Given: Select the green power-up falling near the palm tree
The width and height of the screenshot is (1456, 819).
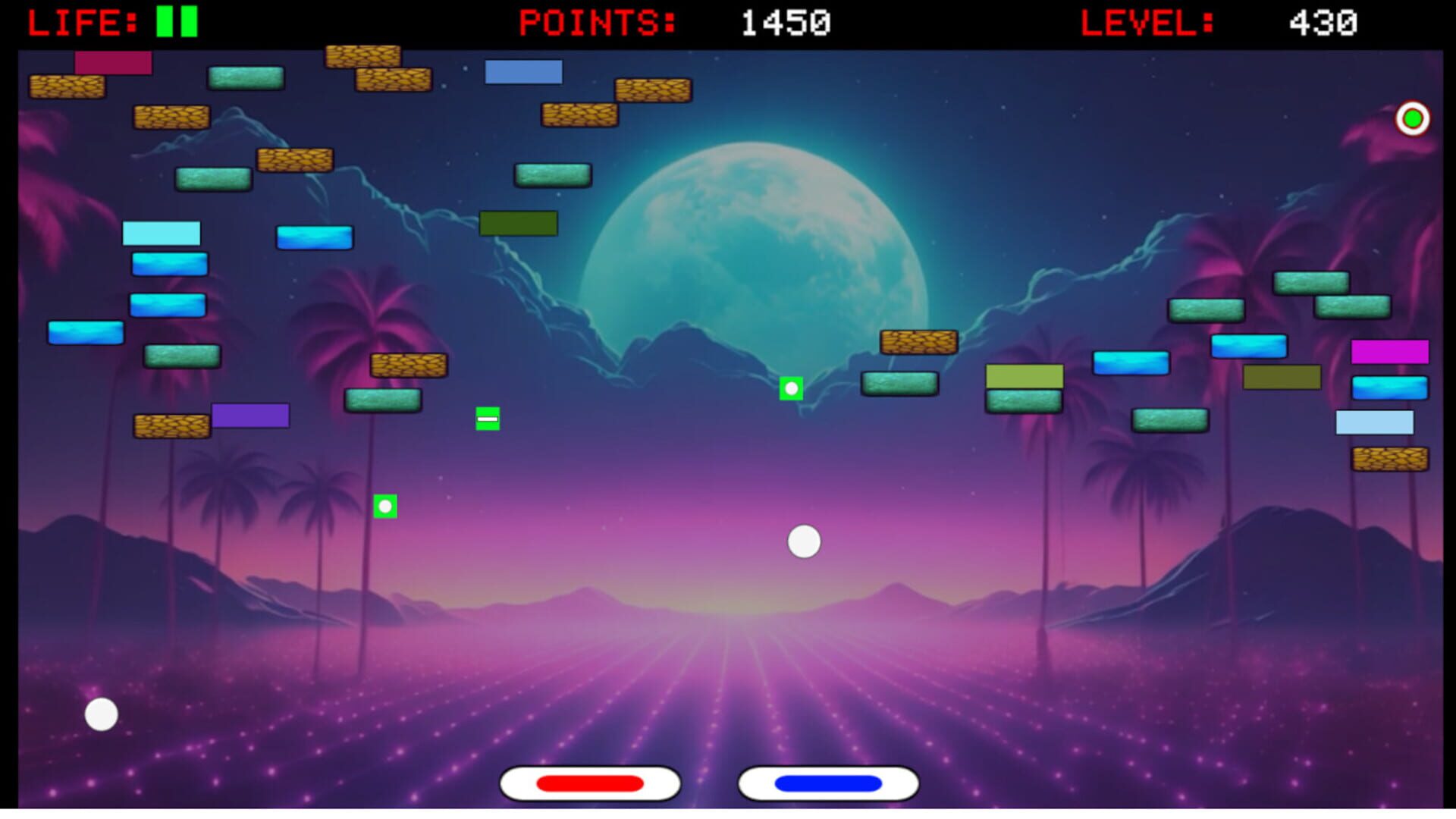Looking at the screenshot, I should point(386,504).
